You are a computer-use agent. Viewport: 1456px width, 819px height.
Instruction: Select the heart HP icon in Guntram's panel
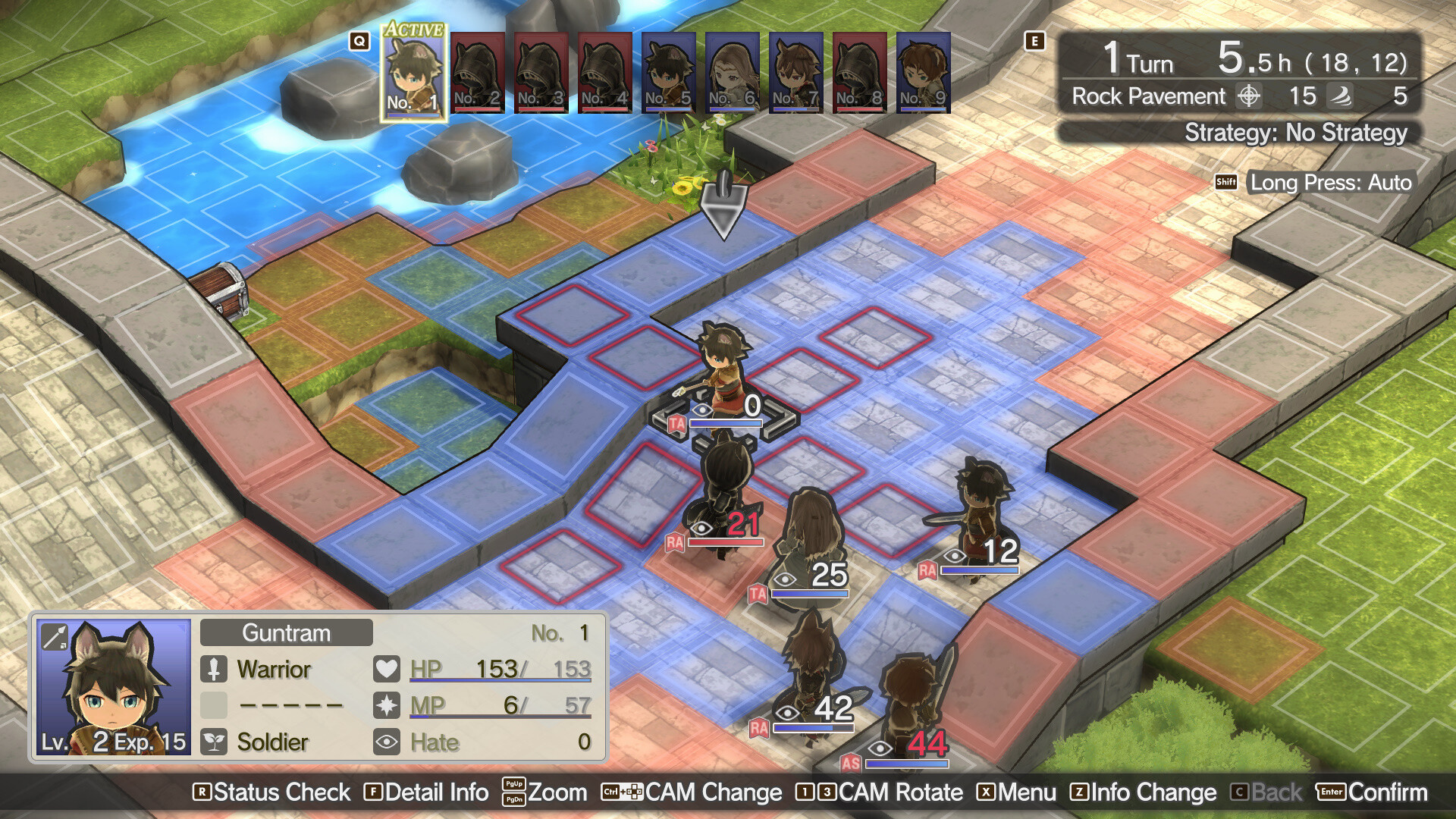(x=388, y=668)
